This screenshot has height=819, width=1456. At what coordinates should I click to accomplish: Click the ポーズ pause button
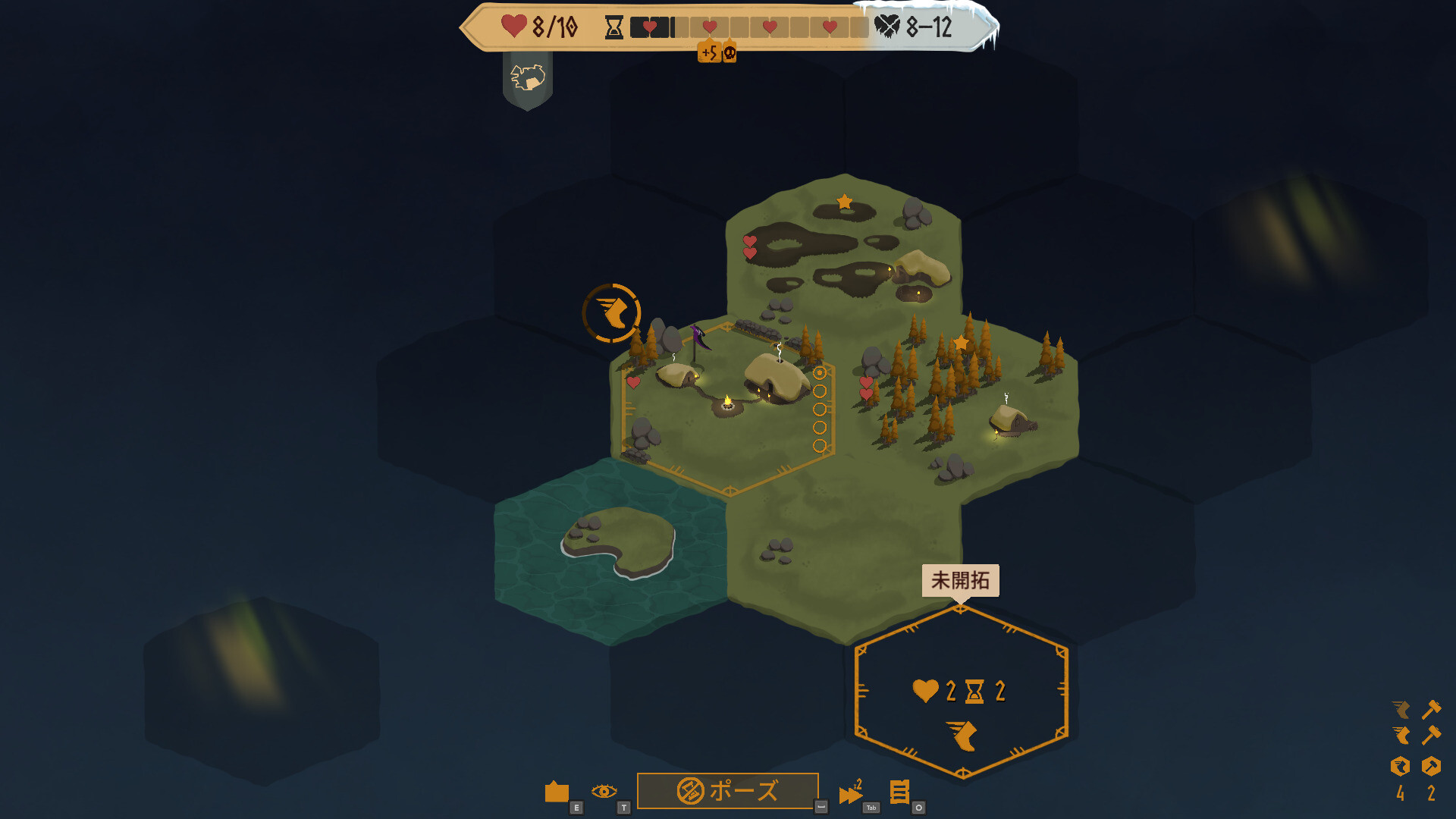(x=727, y=791)
